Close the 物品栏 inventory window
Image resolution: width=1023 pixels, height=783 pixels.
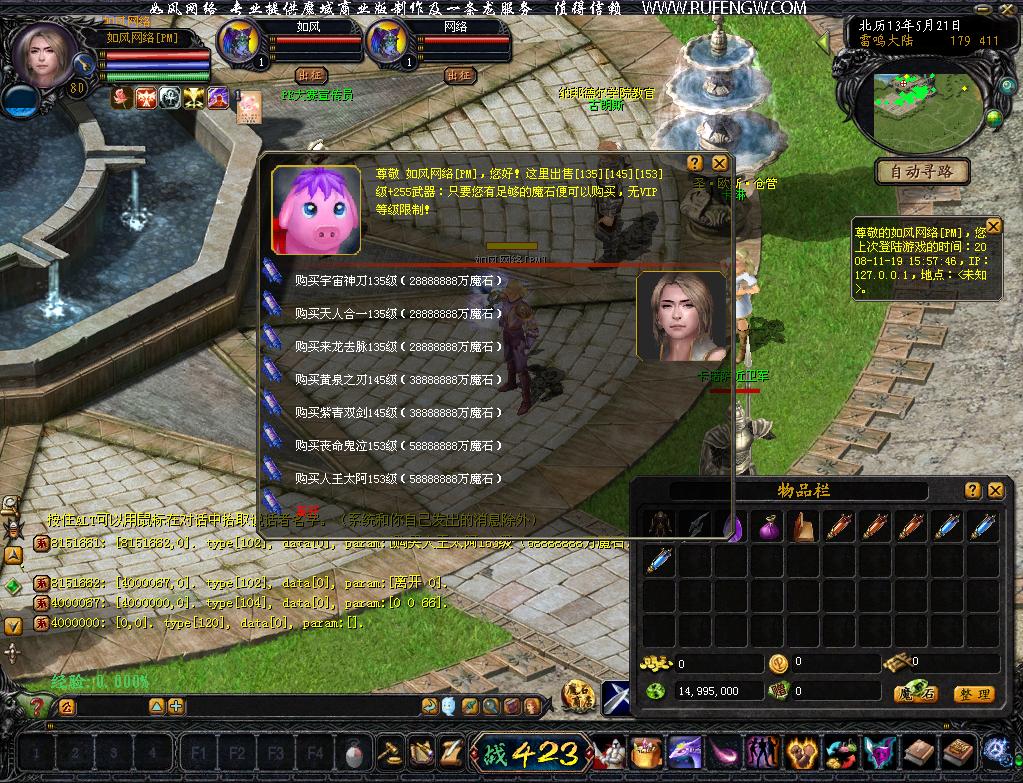995,490
